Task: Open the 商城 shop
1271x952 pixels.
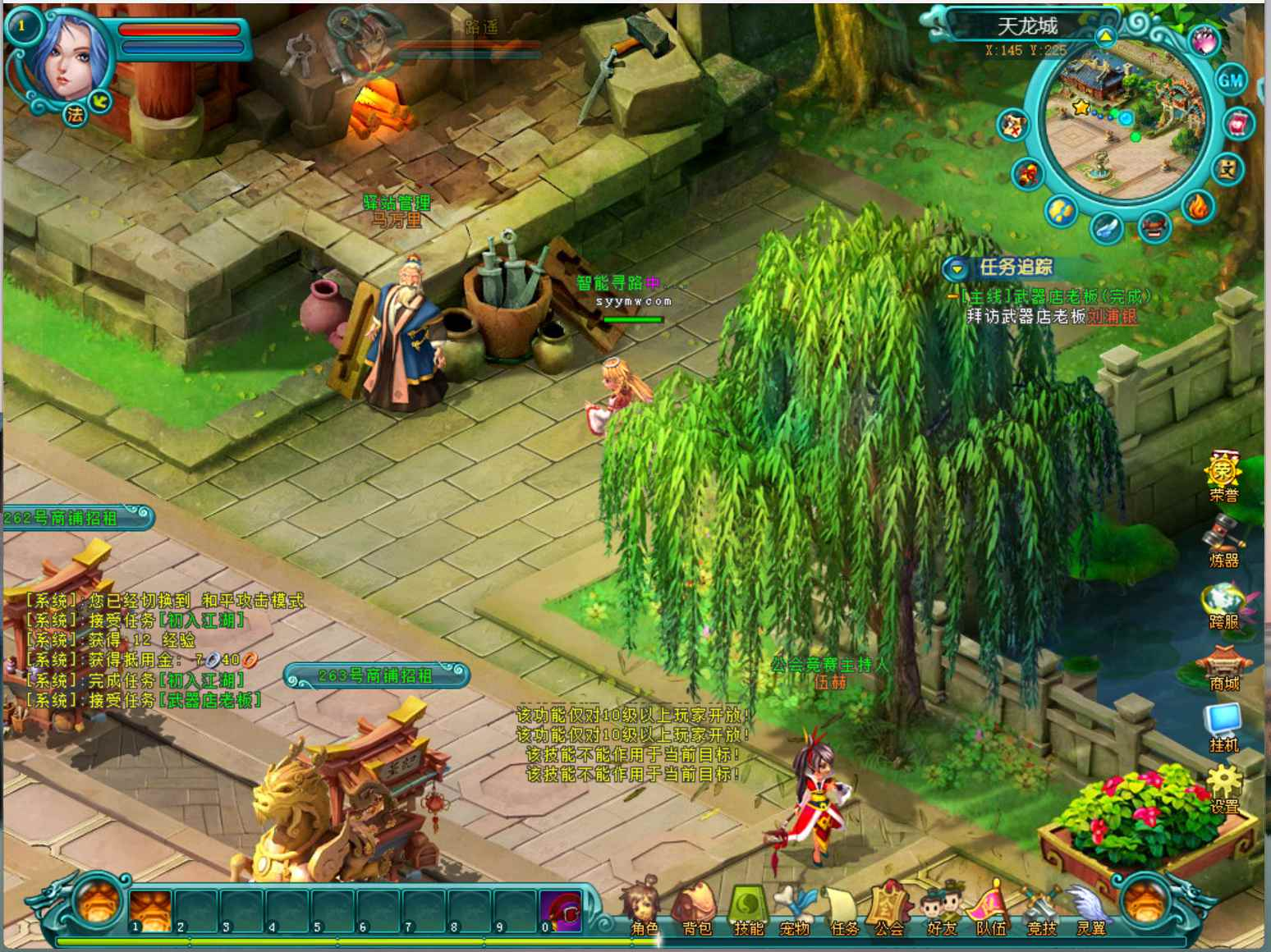Action: coord(1223,666)
